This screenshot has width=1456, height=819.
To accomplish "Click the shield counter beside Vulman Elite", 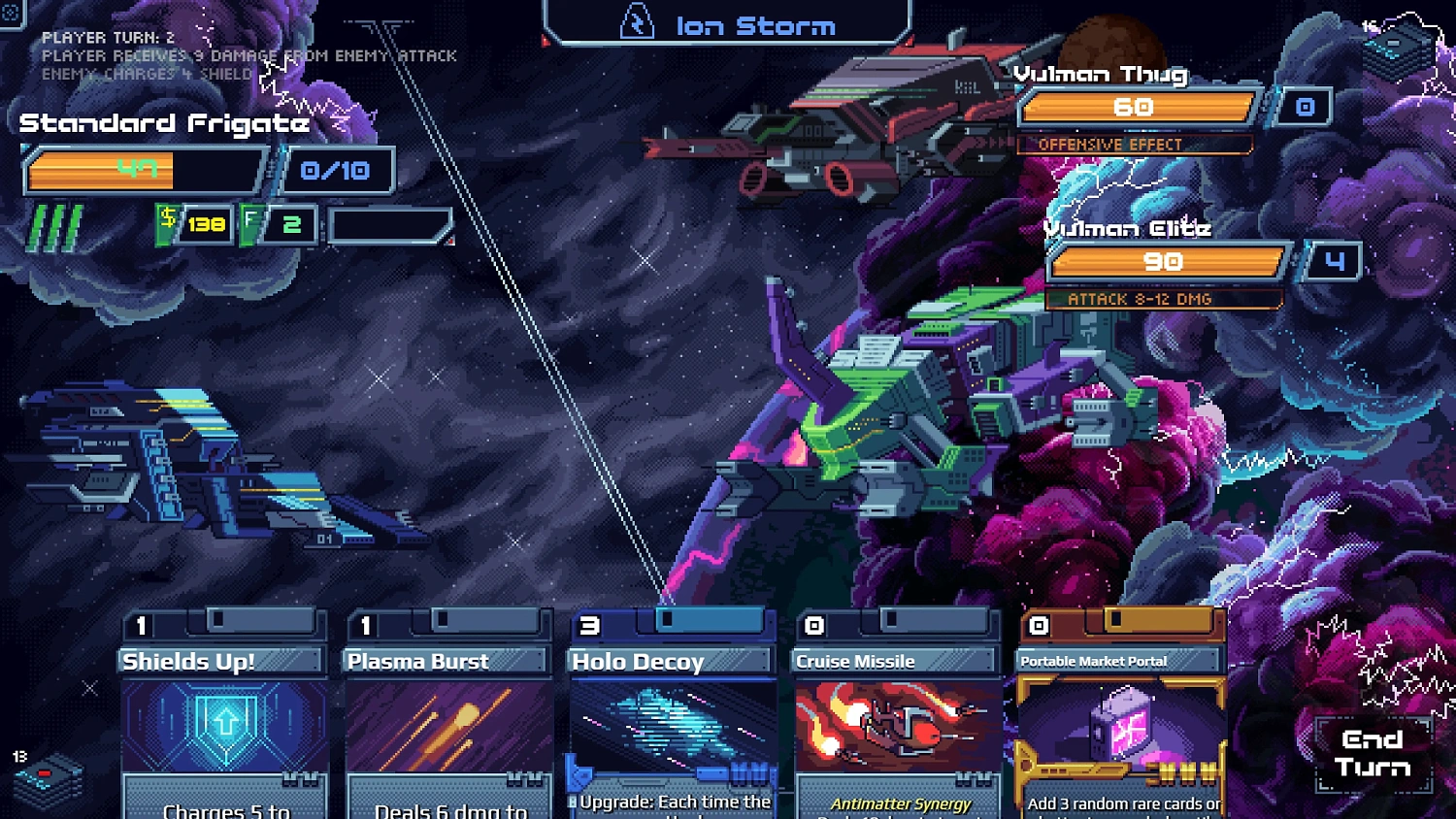I will coord(1338,260).
